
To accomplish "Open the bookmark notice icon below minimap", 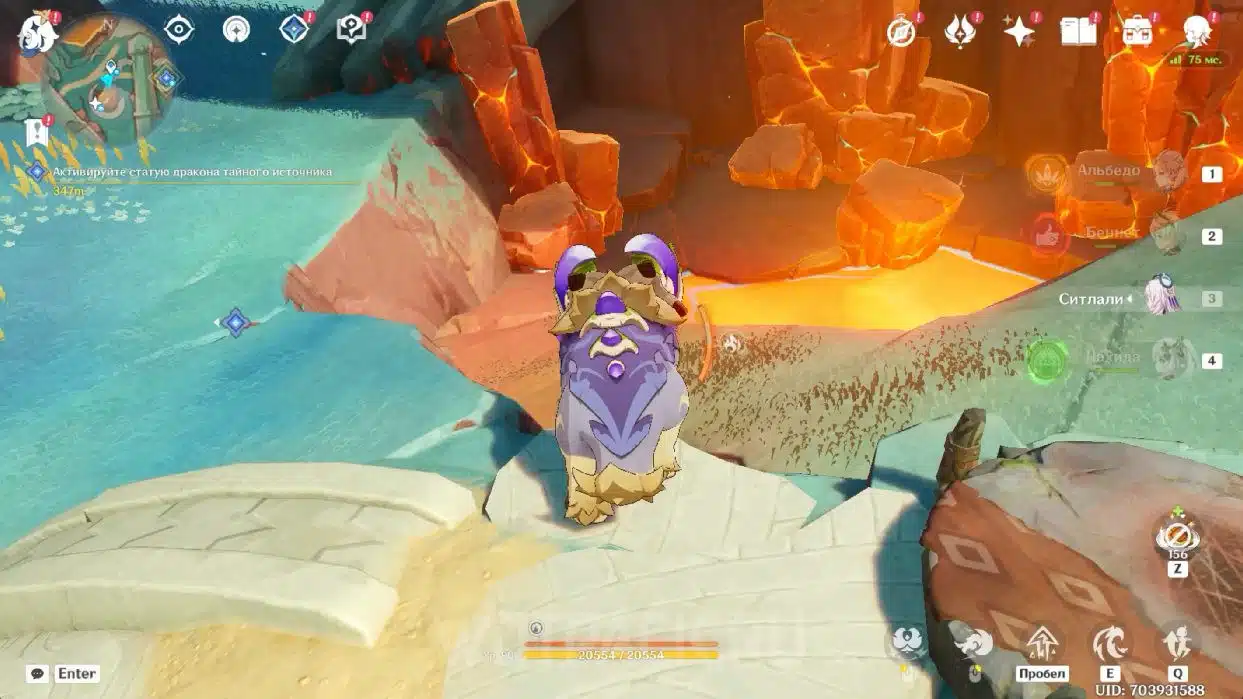I will pos(38,132).
